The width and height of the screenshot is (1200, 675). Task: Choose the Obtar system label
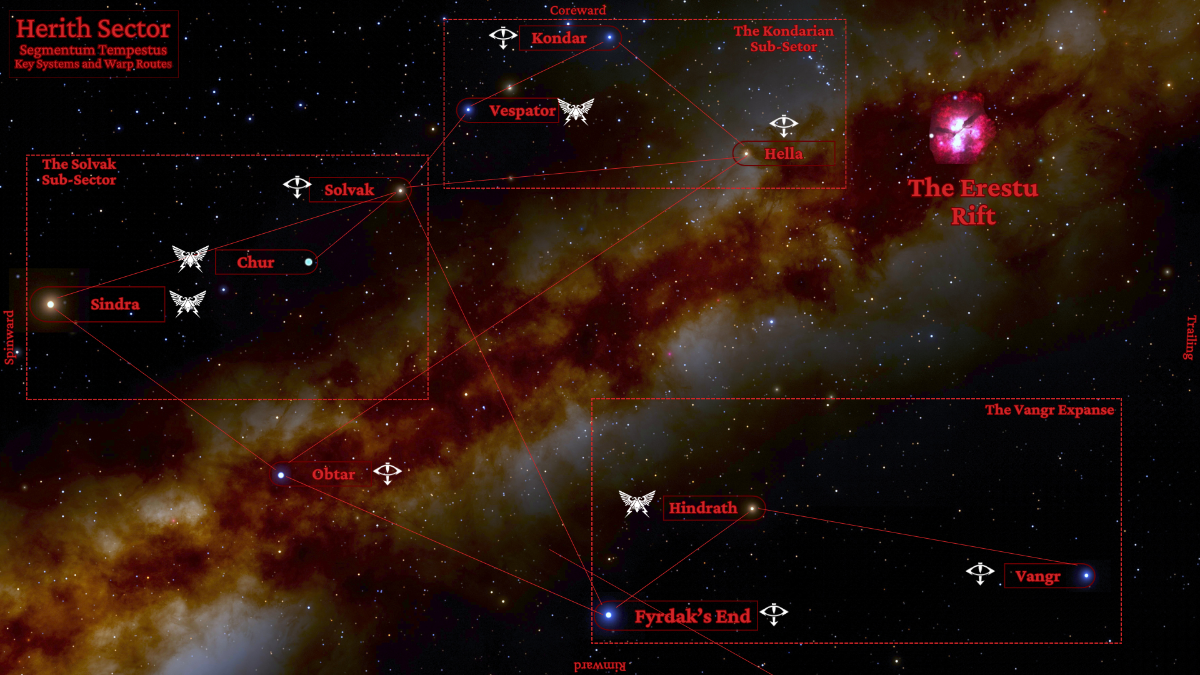(x=333, y=474)
